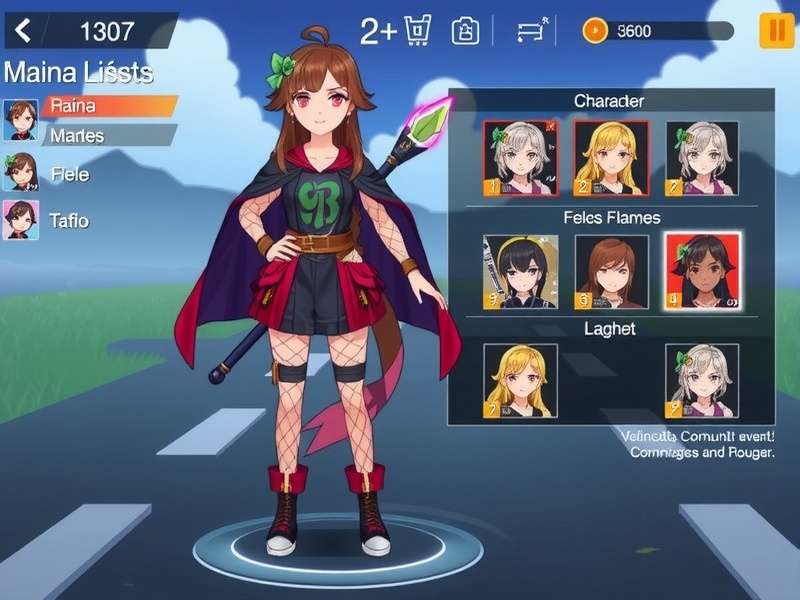
Task: Select the blonde portrait in the Laghet row
Action: (x=520, y=380)
